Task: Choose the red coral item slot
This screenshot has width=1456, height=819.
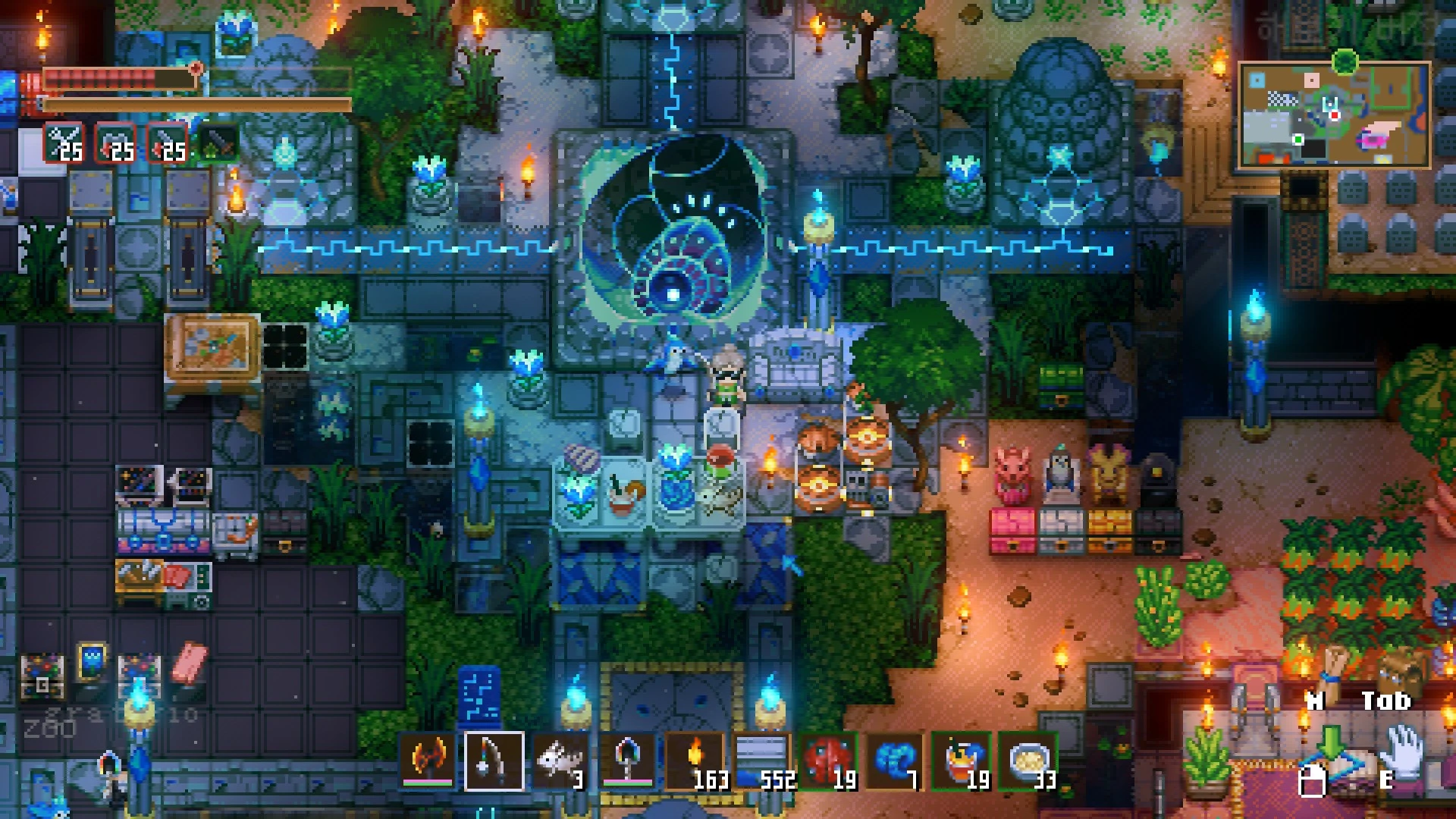Action: [x=827, y=761]
